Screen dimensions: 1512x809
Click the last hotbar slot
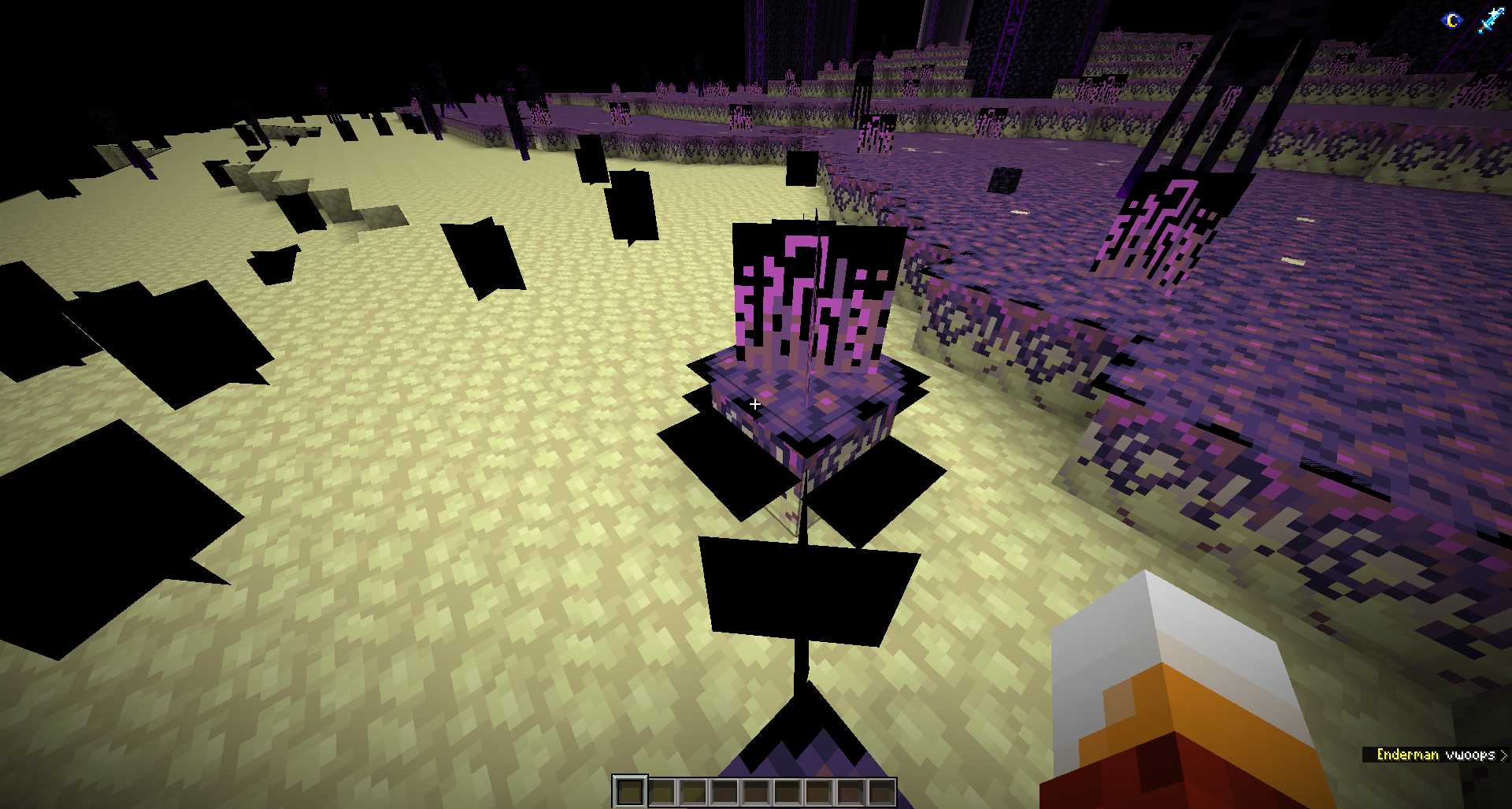tap(884, 790)
